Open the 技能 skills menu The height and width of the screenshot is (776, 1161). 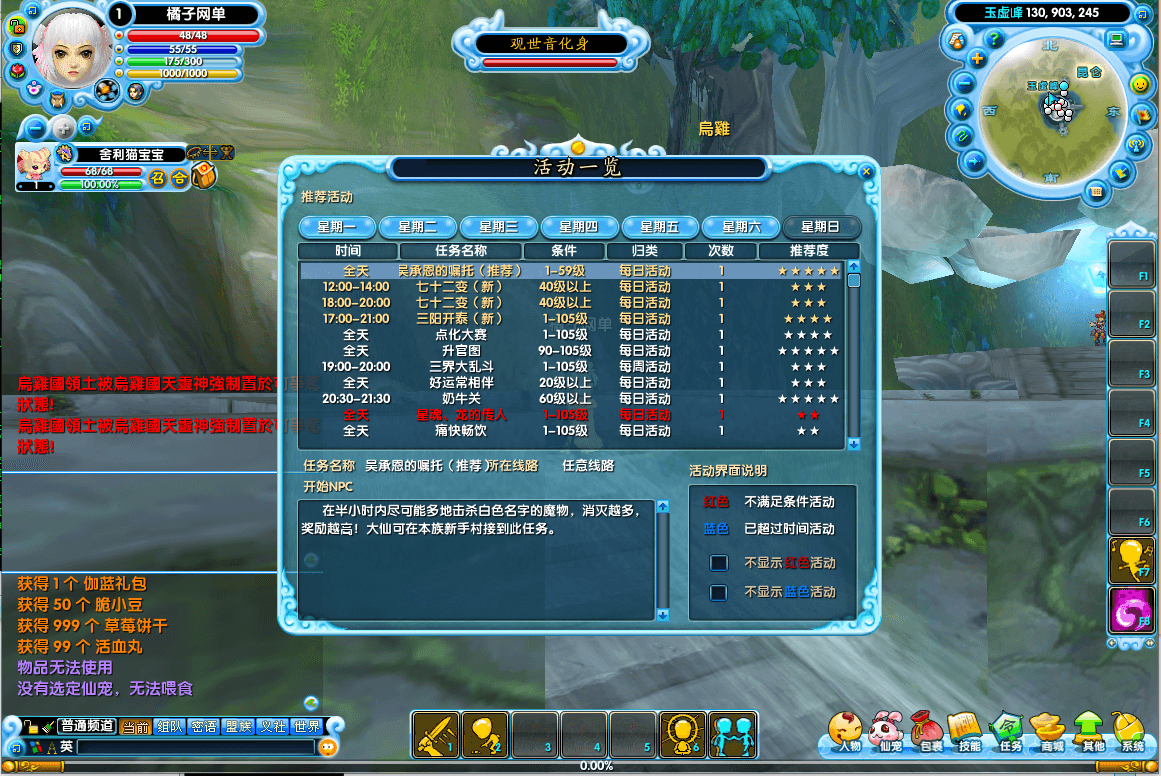tap(968, 733)
